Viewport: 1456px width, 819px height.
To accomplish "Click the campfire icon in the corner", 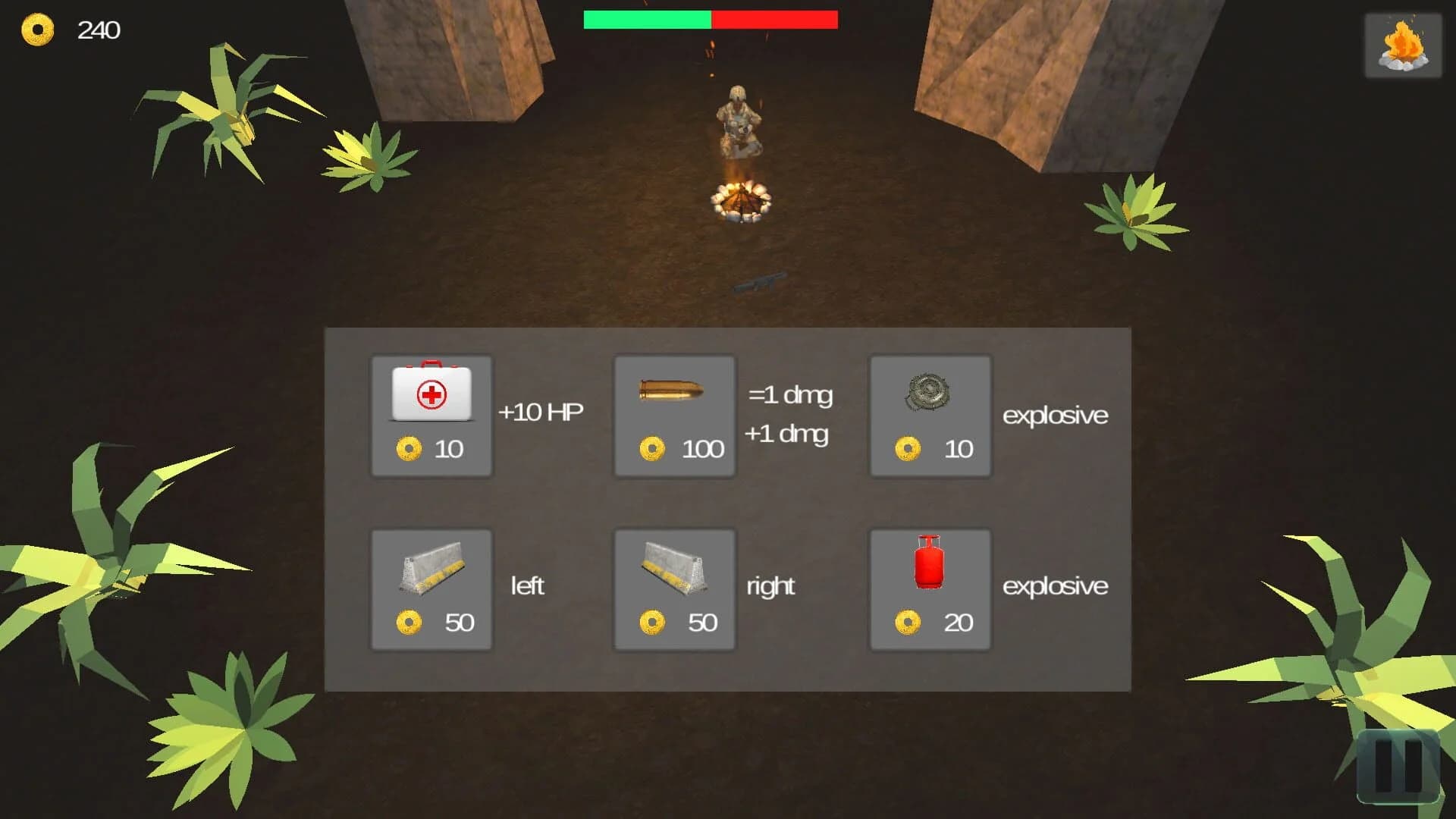I will tap(1402, 45).
